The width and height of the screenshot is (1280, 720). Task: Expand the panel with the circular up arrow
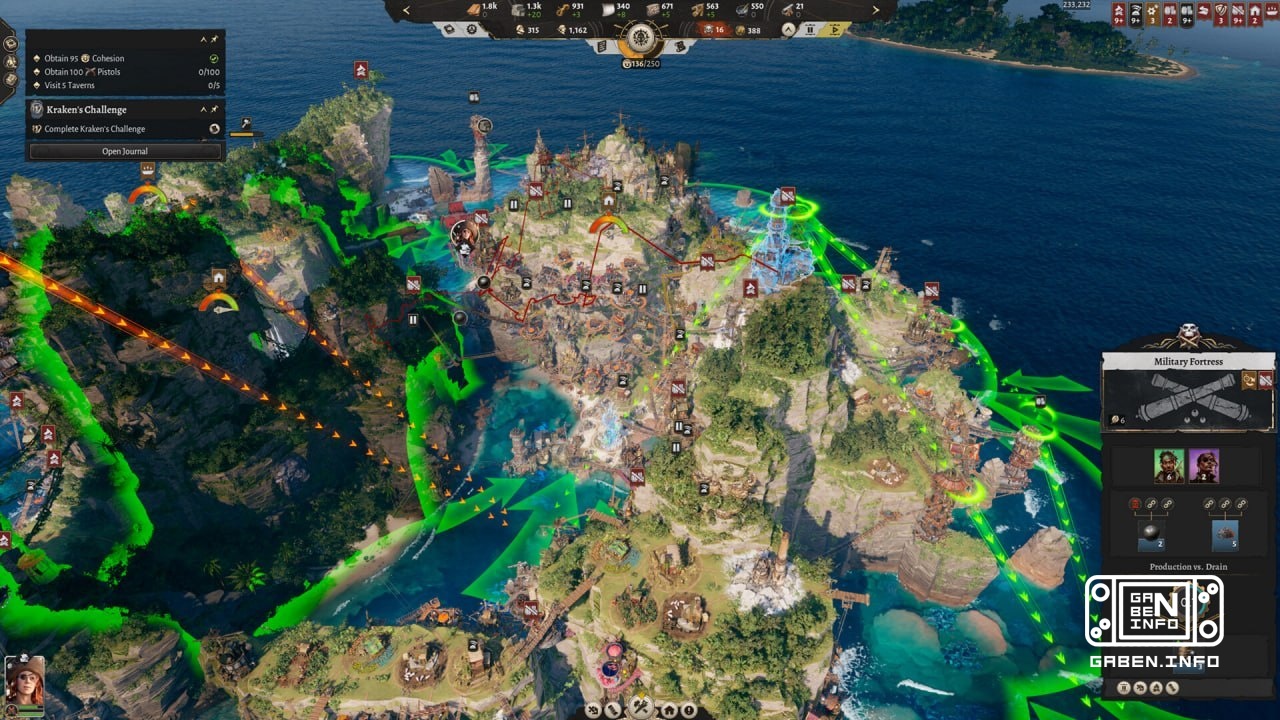(x=788, y=29)
